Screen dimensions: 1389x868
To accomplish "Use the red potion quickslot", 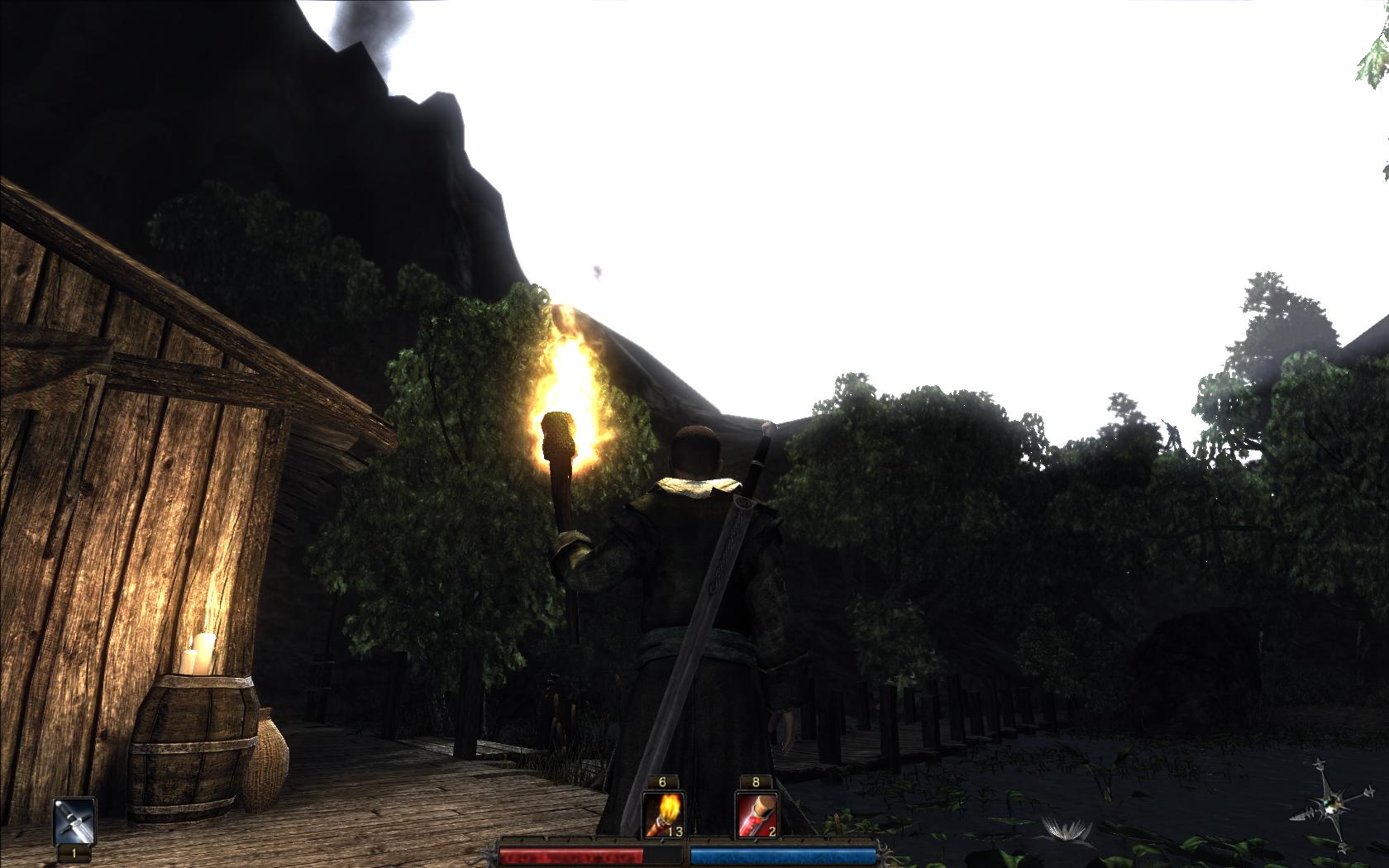I will (x=756, y=813).
